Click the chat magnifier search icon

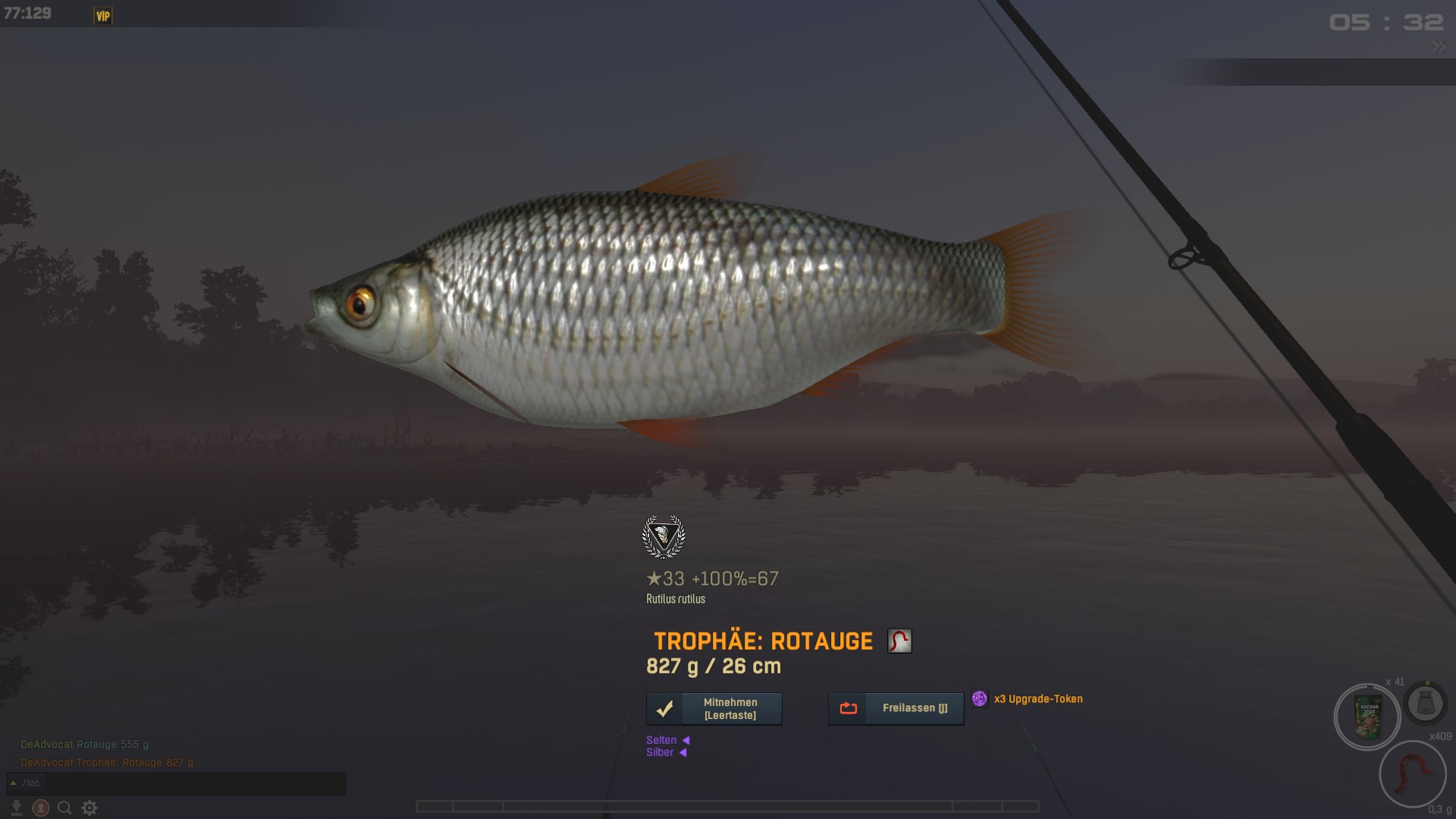click(x=65, y=808)
